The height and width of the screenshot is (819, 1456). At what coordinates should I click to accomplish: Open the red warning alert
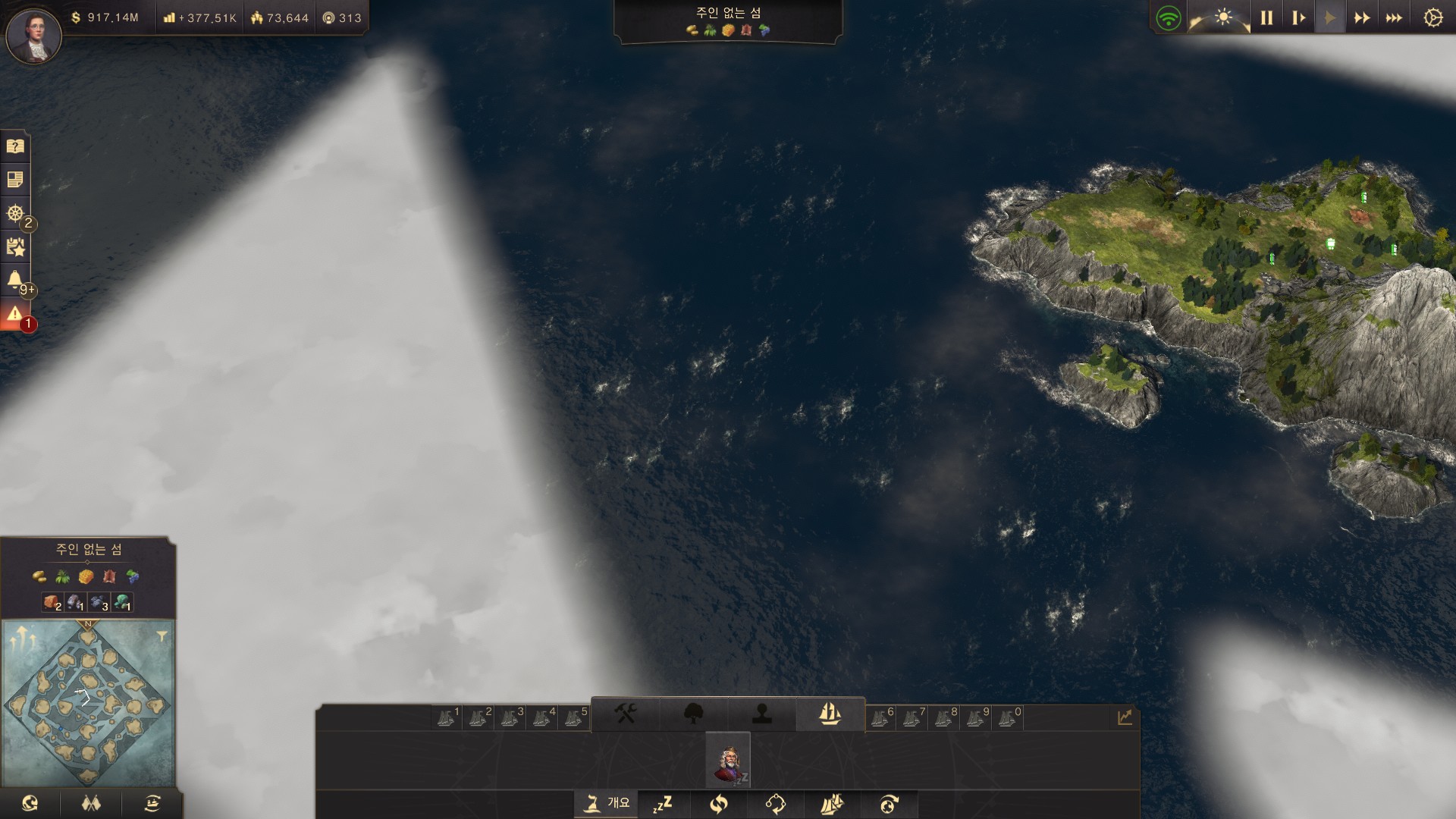(15, 314)
